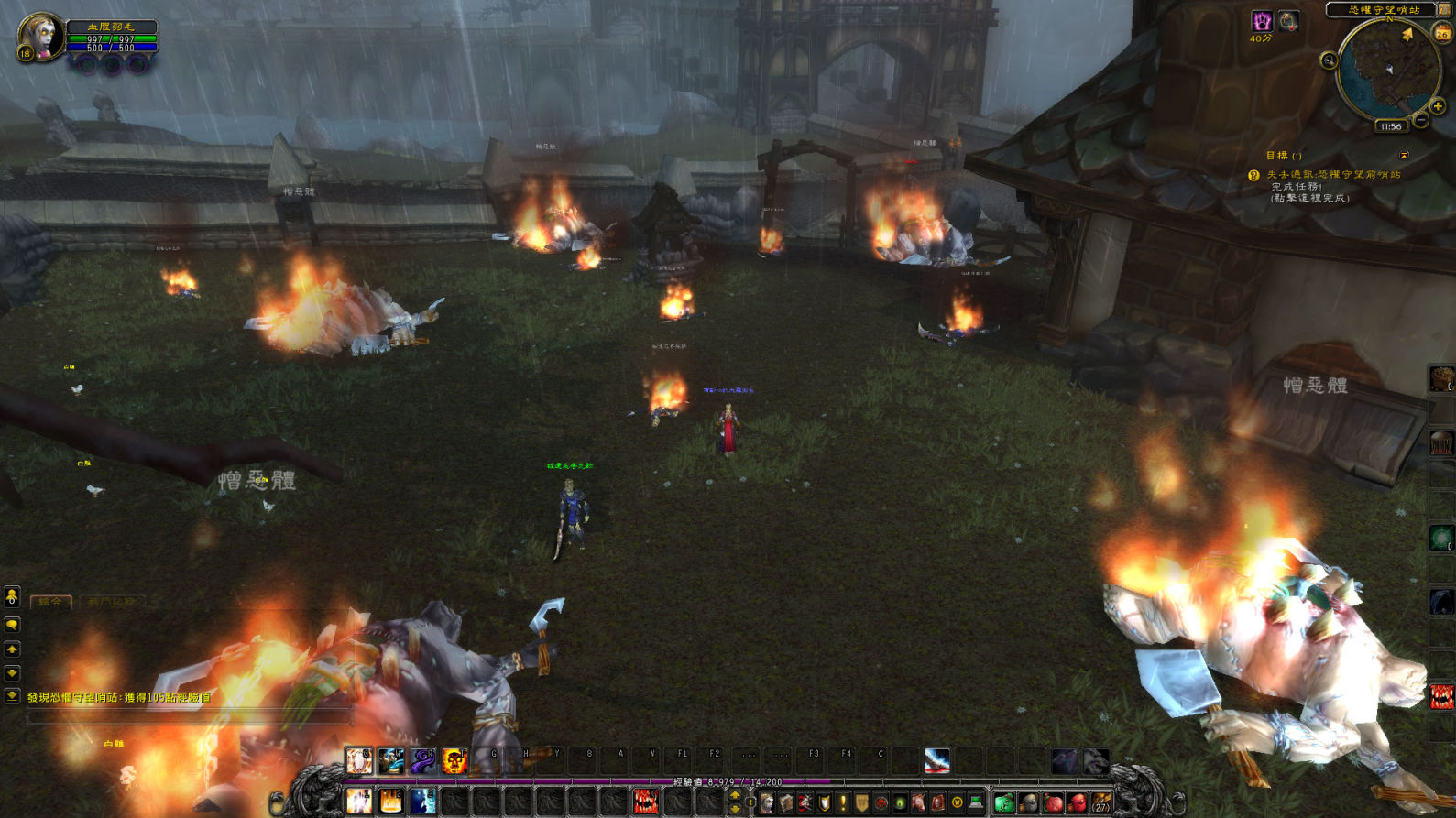
Task: Collapse the objectives tracker
Action: click(1404, 156)
